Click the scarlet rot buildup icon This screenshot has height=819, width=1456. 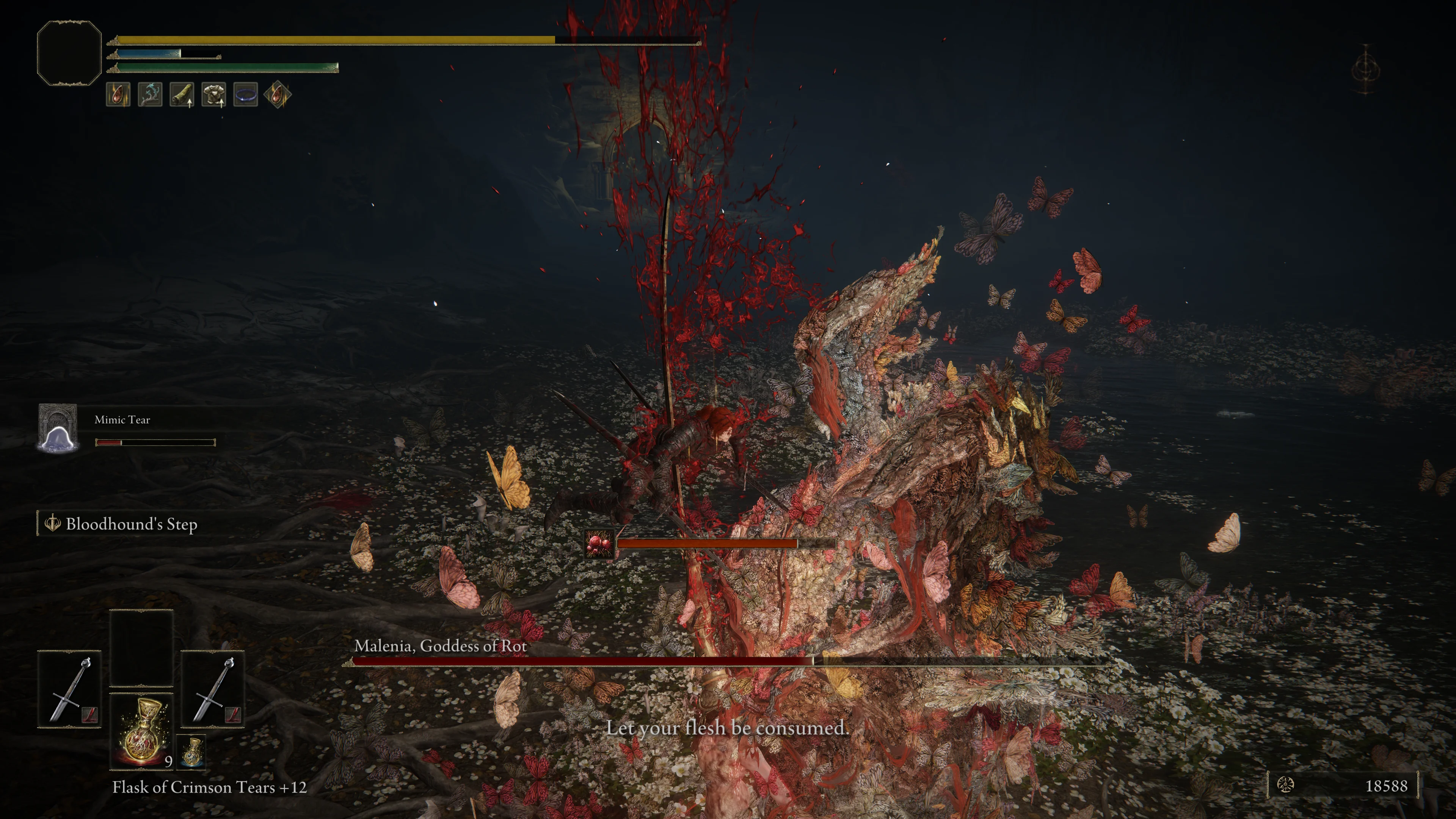point(599,544)
